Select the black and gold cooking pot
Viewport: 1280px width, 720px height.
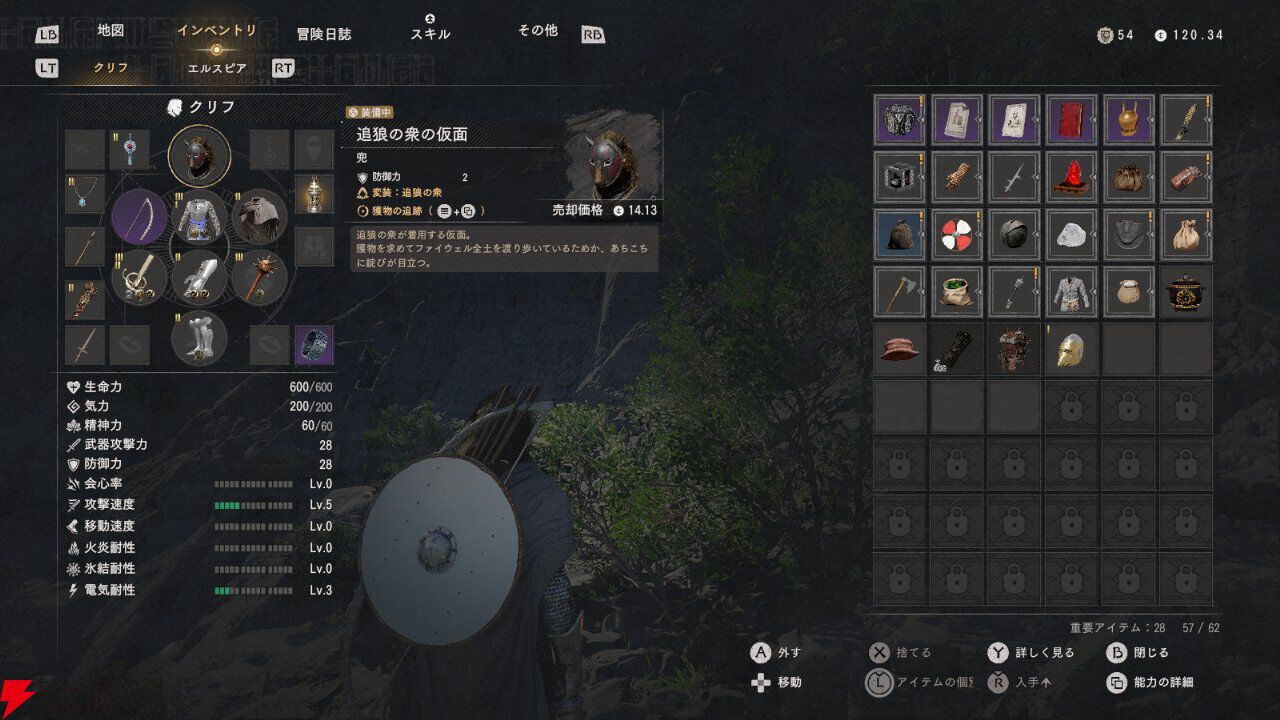(1187, 291)
